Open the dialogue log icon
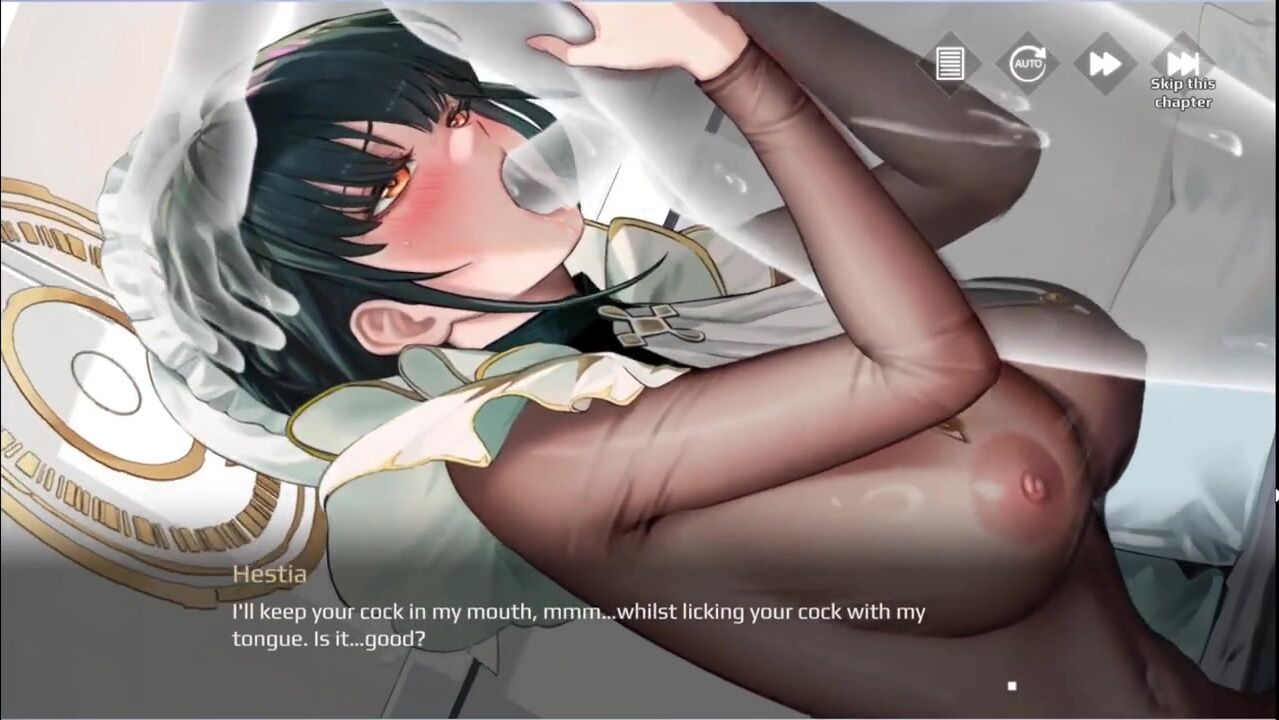Screen dimensions: 1279x720 click(949, 65)
